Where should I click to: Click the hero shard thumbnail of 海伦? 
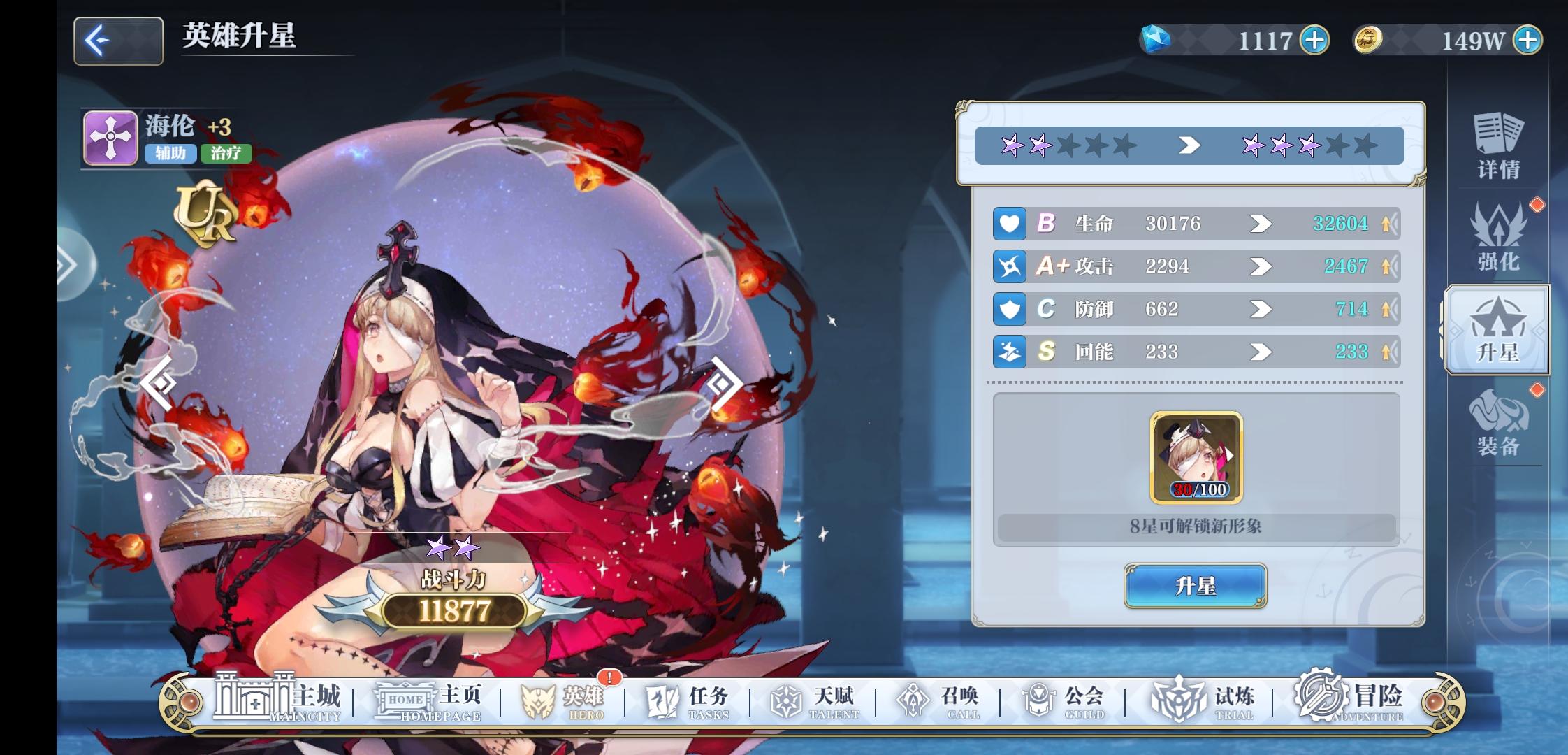pos(1196,454)
